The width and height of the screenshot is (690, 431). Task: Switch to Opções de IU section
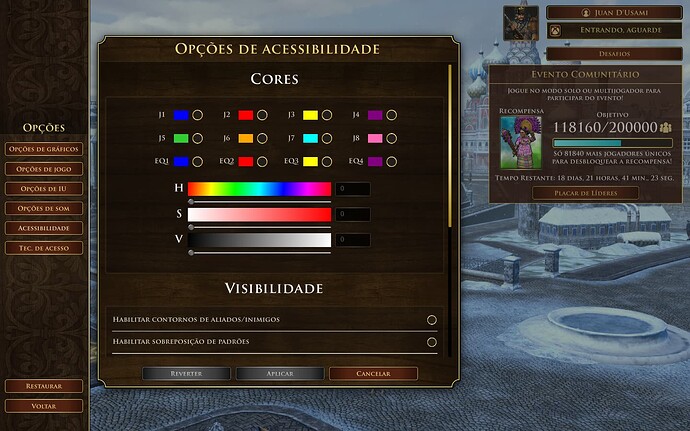point(43,189)
